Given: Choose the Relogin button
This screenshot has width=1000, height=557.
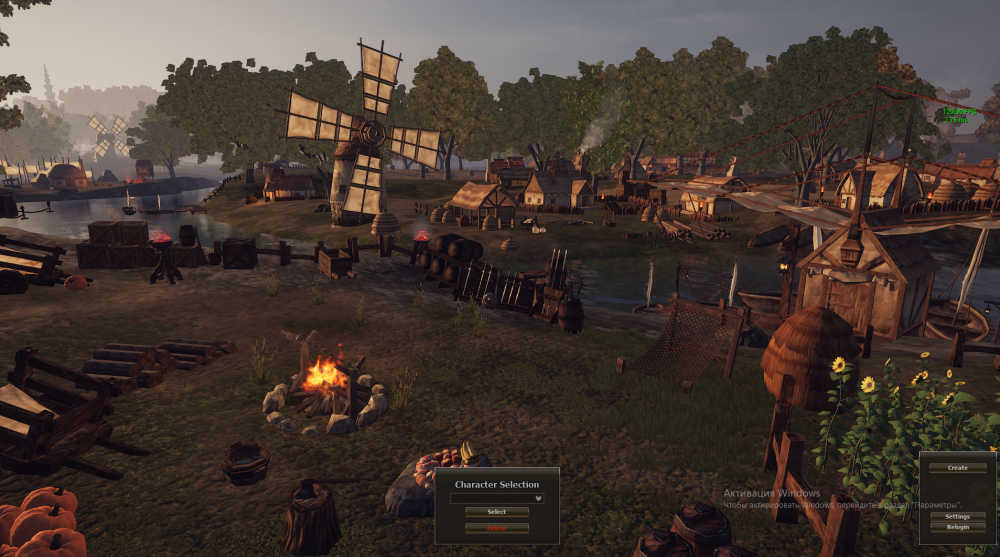Looking at the screenshot, I should click(958, 527).
